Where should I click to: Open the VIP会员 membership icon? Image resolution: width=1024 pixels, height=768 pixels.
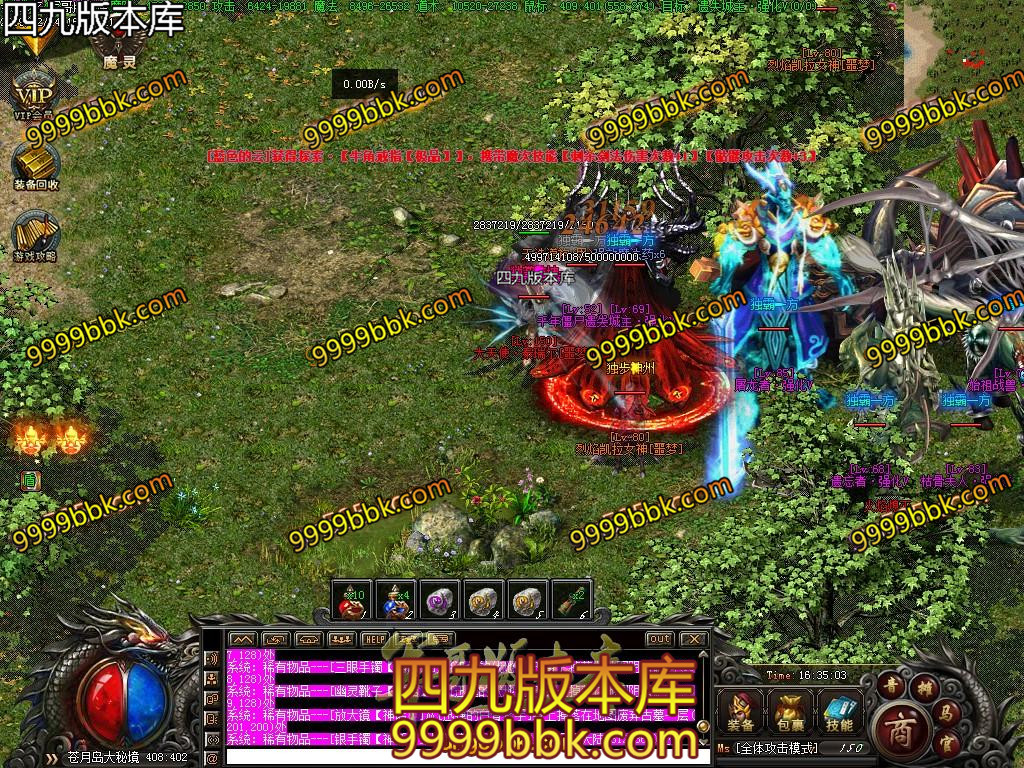pyautogui.click(x=35, y=93)
